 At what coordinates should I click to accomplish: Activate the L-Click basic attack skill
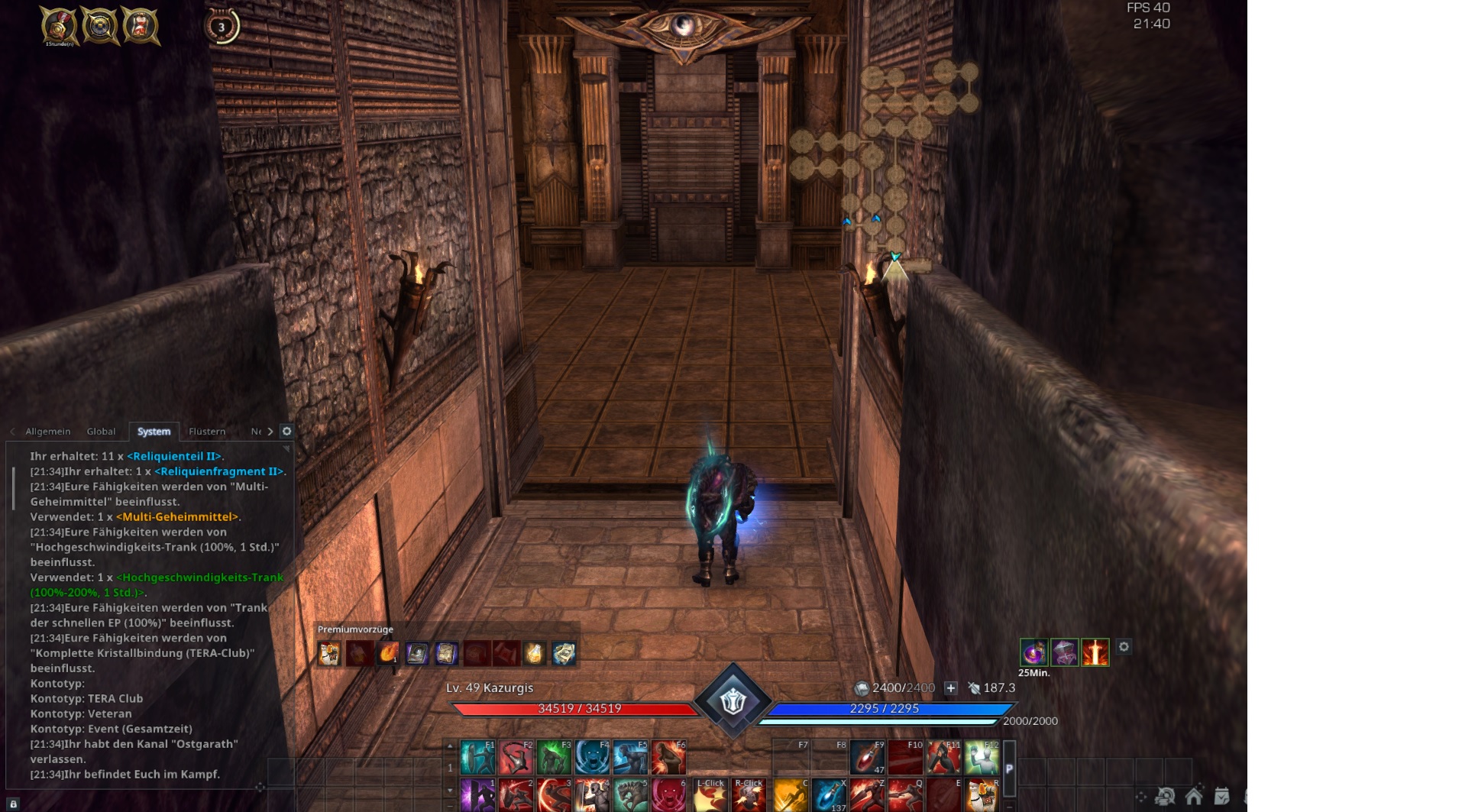tap(710, 795)
